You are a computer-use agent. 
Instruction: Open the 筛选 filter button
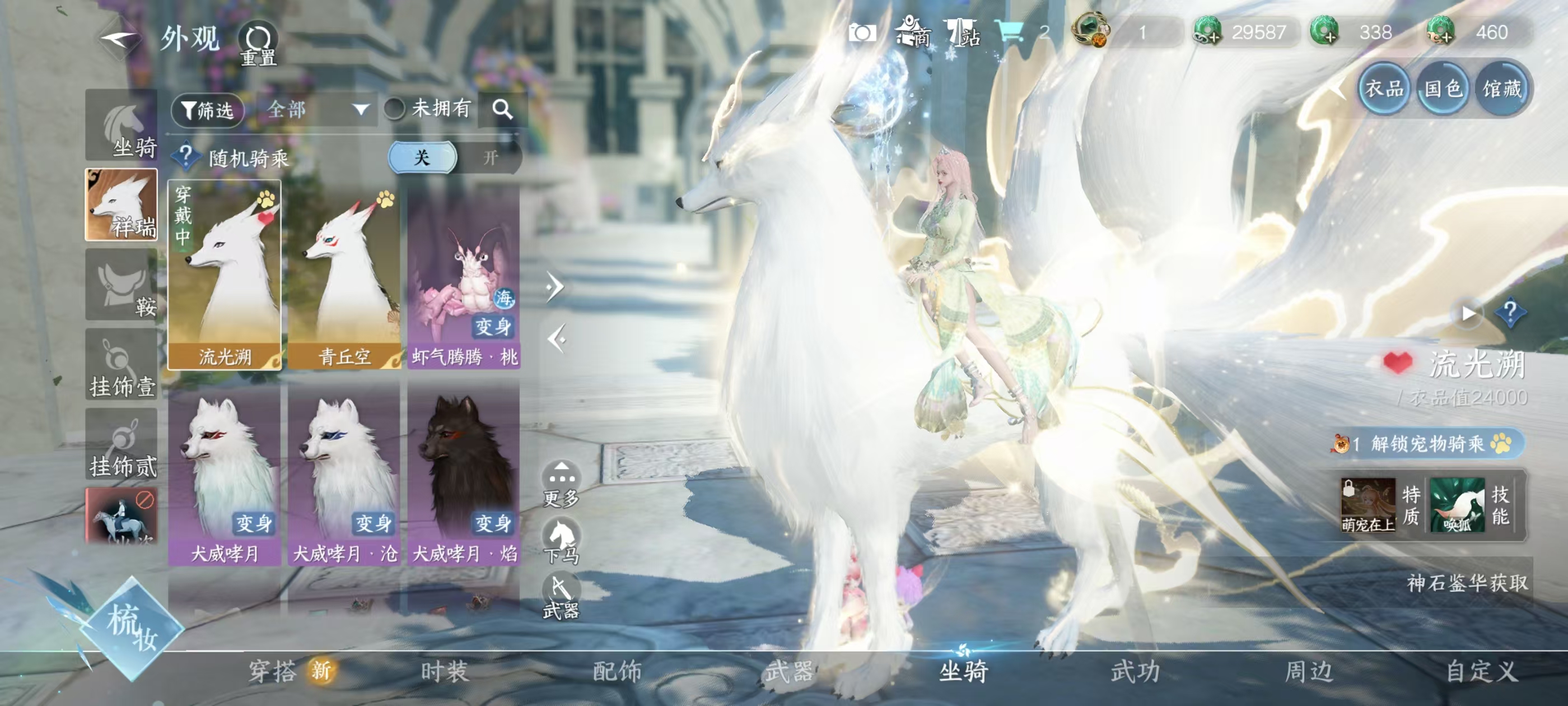[208, 110]
